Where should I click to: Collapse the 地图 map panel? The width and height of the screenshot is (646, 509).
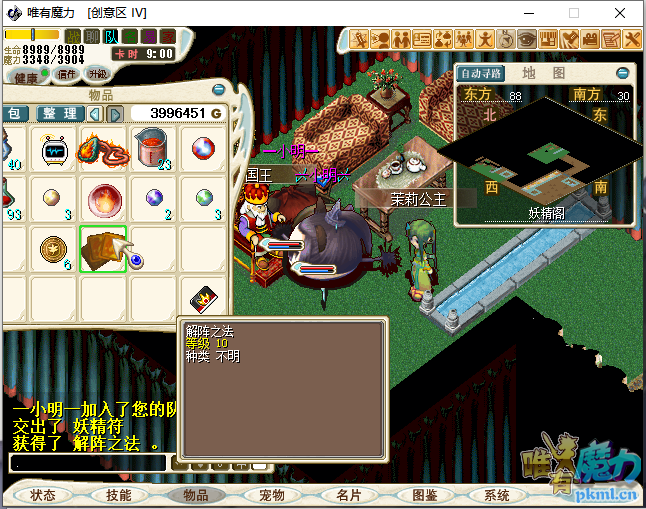click(x=623, y=73)
